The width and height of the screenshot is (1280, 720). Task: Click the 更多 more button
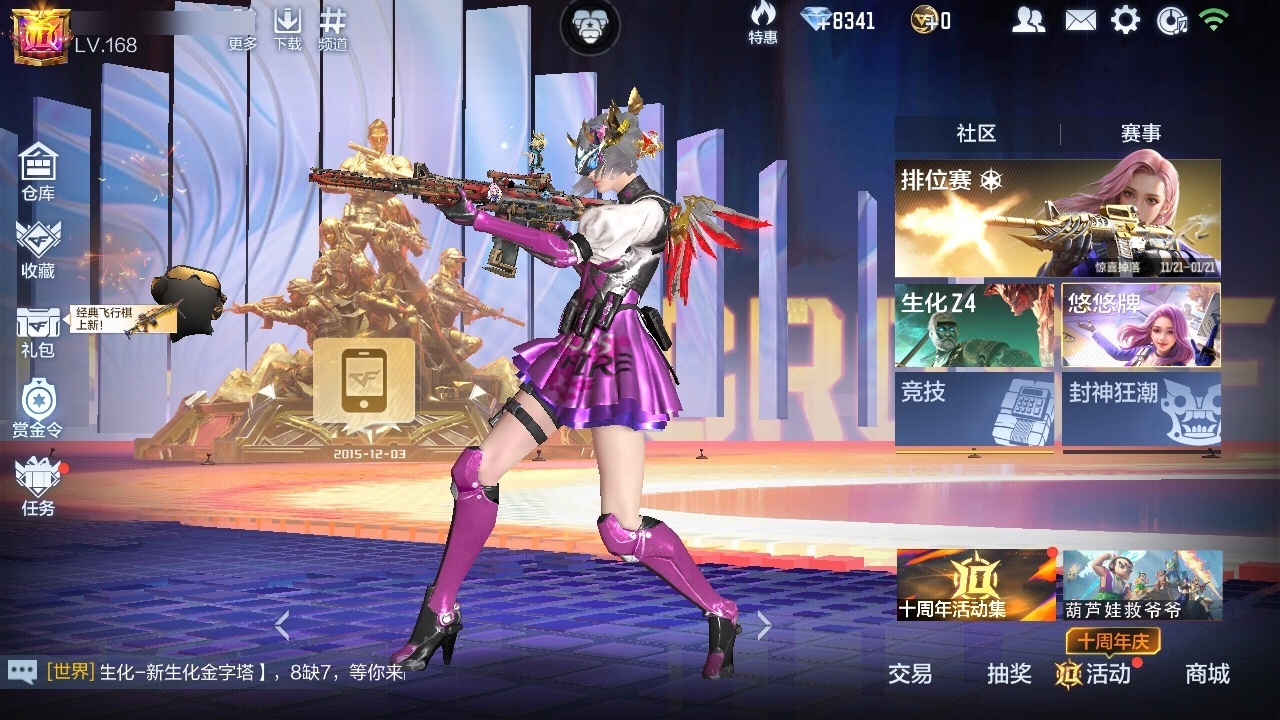coord(243,30)
